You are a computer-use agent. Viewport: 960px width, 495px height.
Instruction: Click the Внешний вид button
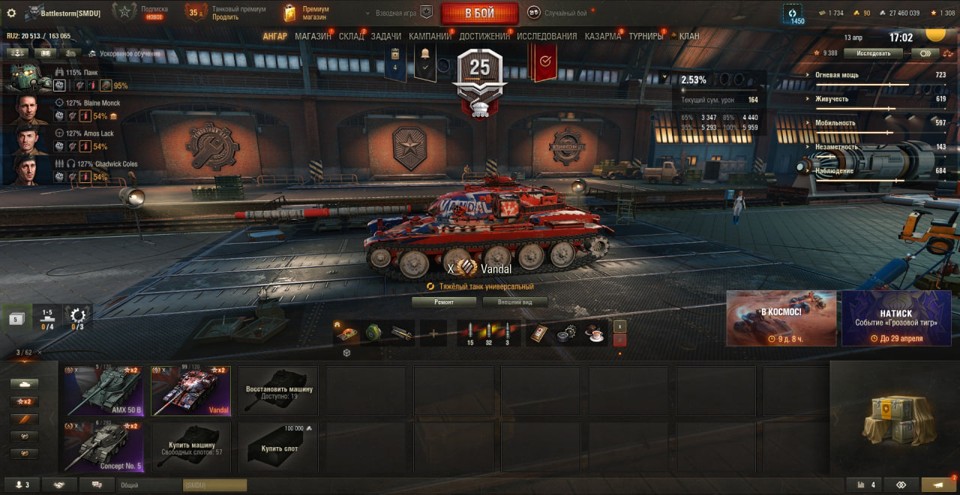[514, 301]
